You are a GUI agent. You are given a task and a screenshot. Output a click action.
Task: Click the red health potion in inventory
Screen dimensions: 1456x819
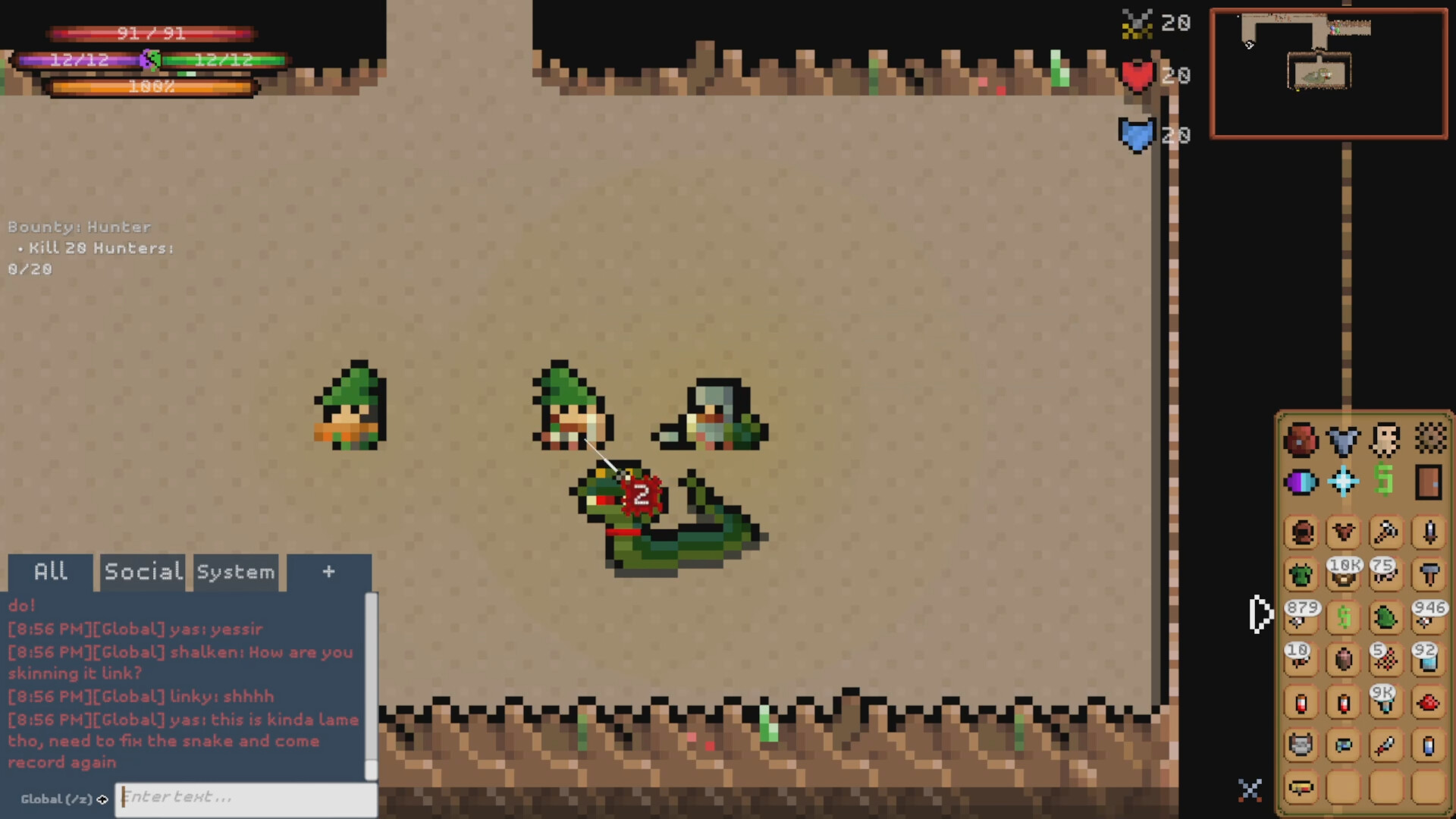coord(1301,704)
